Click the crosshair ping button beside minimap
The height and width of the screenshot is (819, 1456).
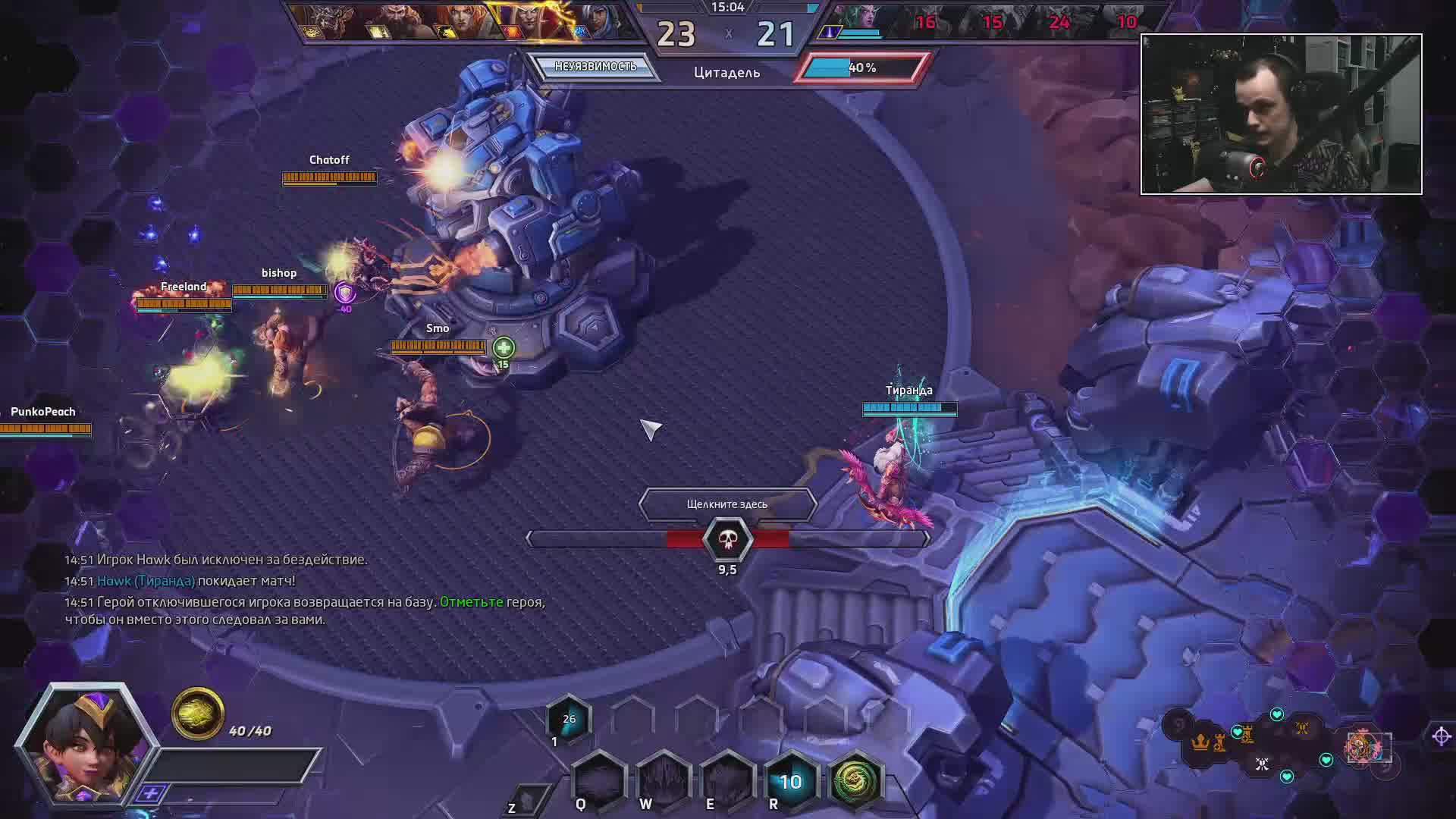1441,736
